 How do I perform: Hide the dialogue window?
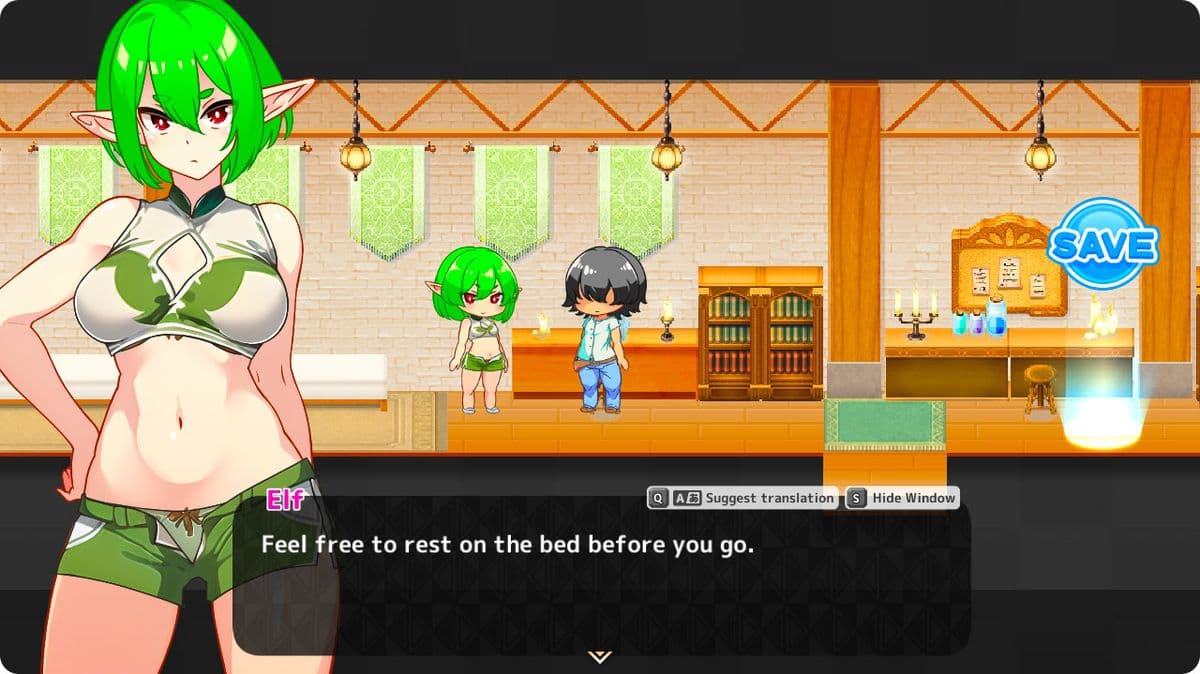click(902, 498)
